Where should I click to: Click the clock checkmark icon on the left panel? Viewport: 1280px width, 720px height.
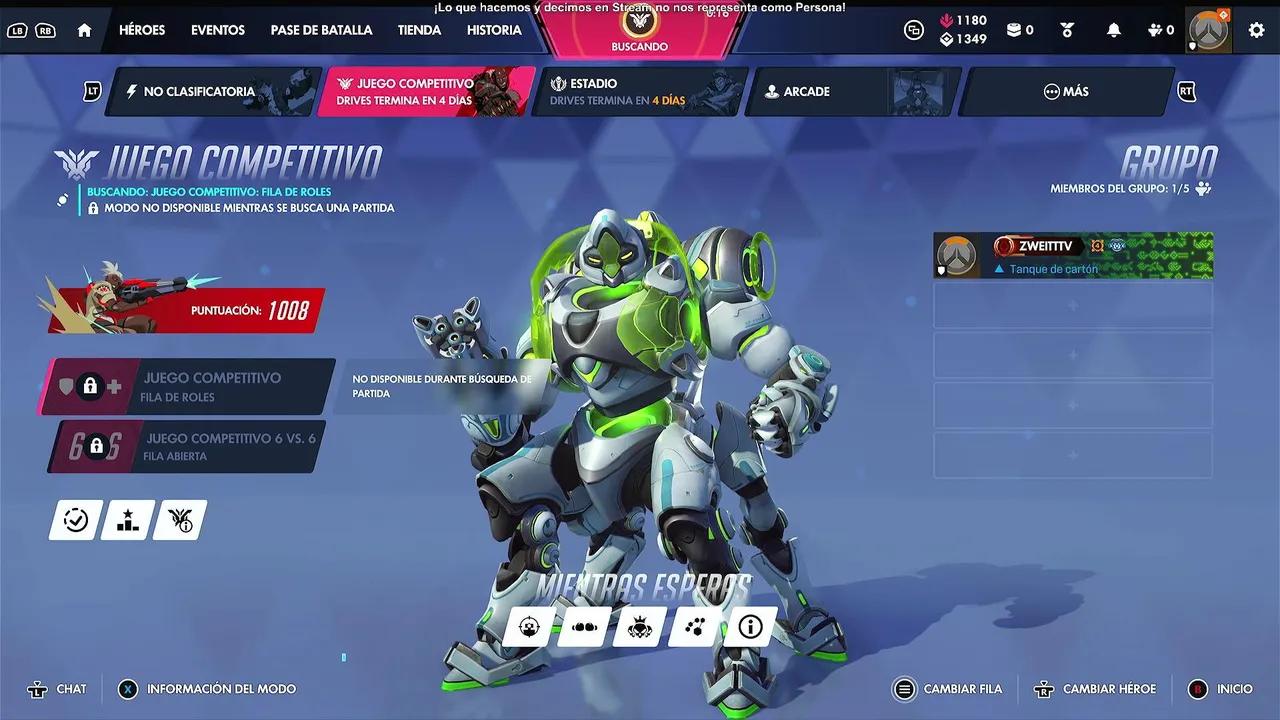[74, 519]
